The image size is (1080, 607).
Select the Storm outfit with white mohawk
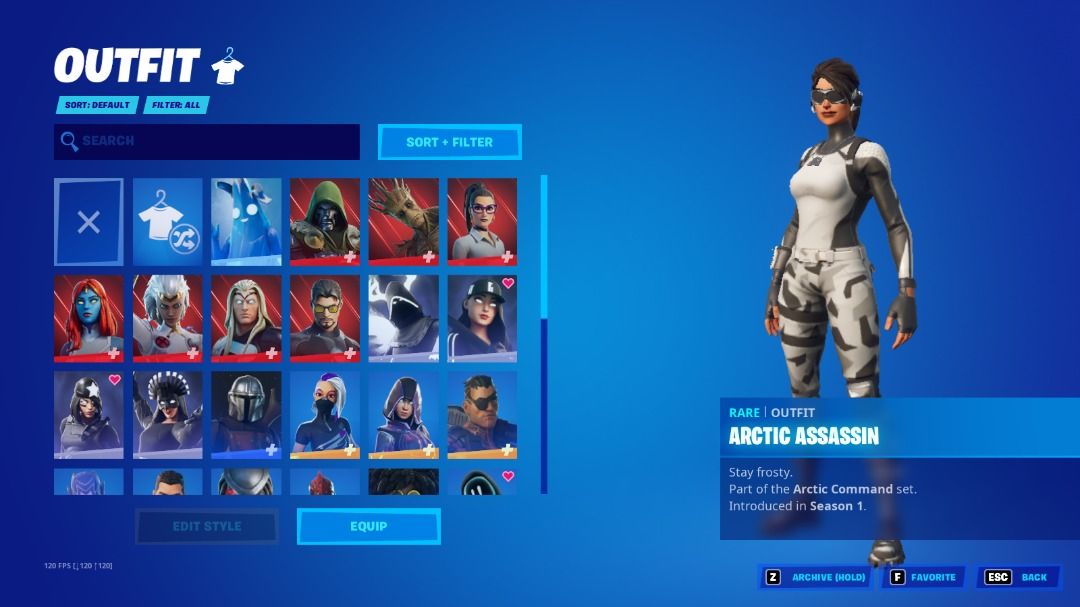click(x=167, y=319)
